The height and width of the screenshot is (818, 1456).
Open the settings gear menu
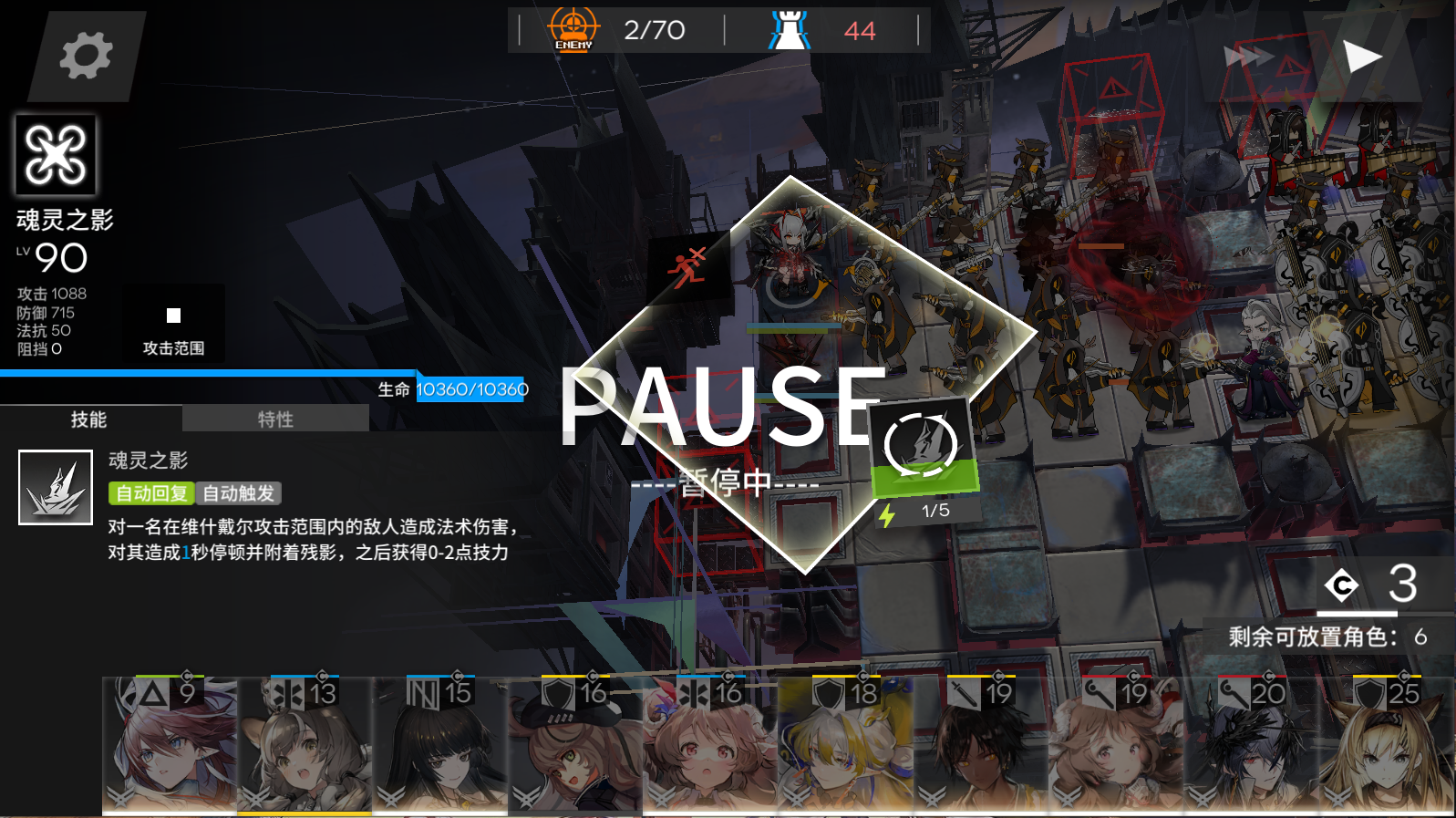click(x=83, y=55)
